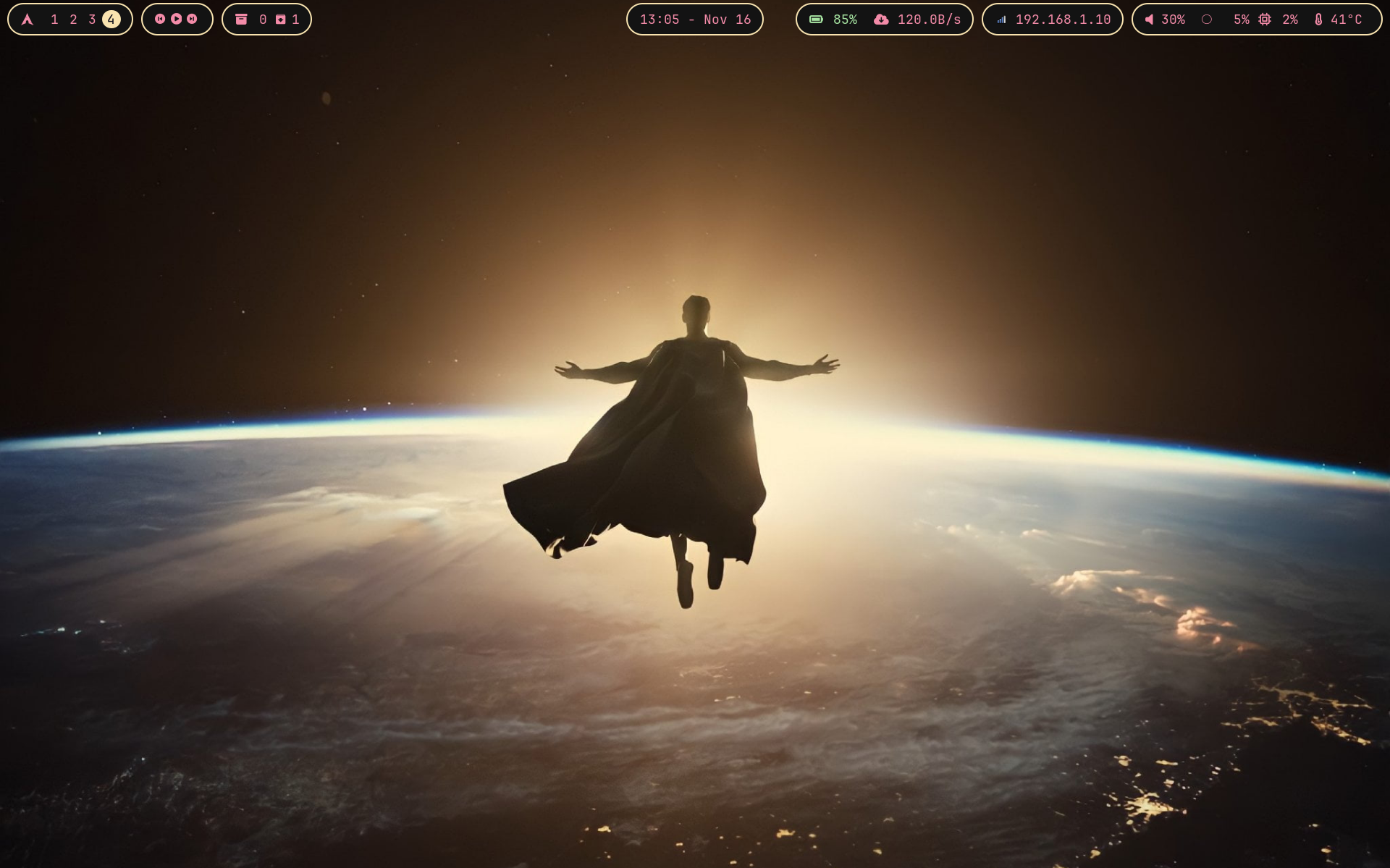Open the archive tray icon
This screenshot has height=868, width=1390.
241,20
